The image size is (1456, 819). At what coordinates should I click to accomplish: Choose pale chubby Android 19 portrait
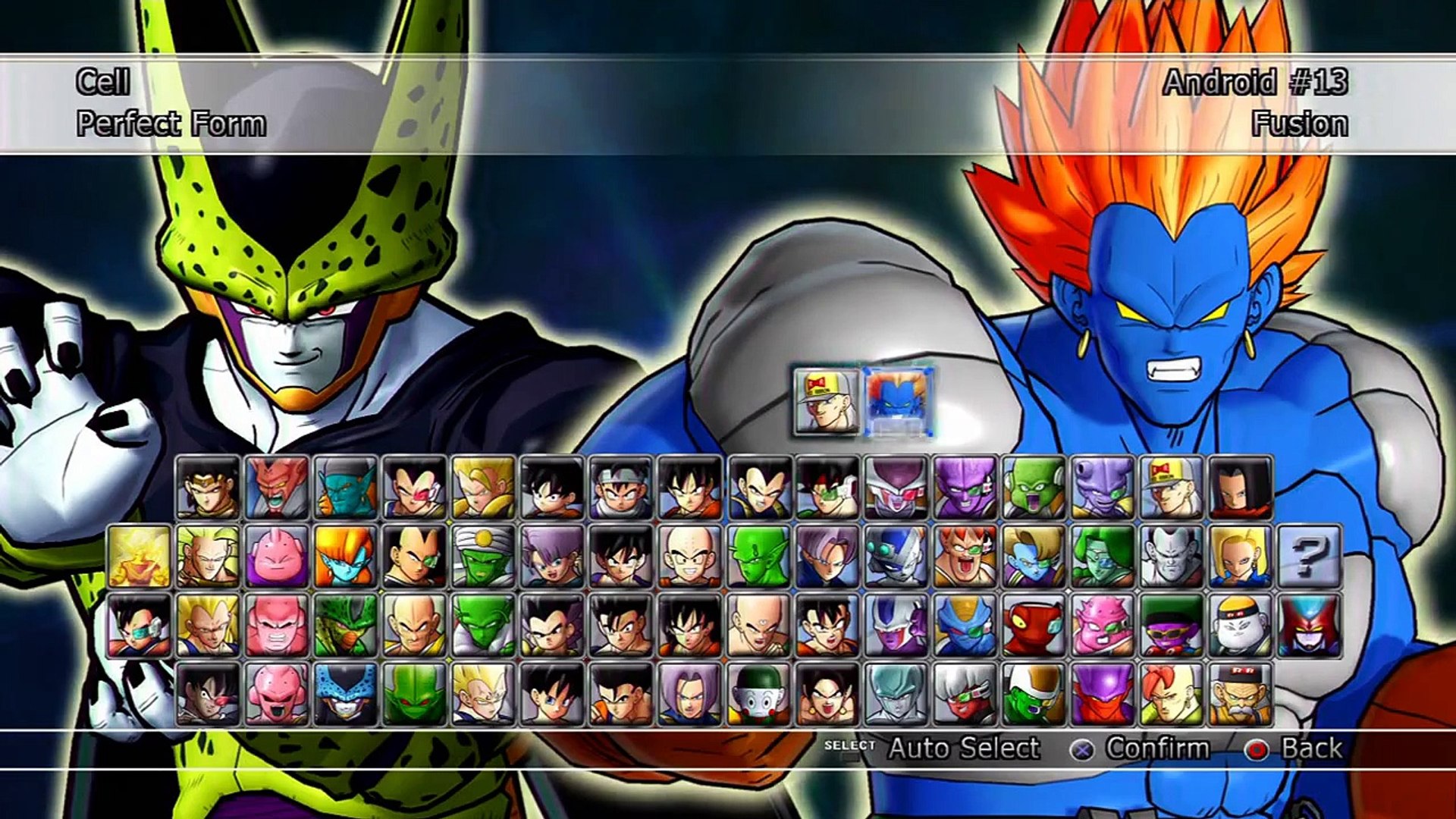click(x=1240, y=626)
